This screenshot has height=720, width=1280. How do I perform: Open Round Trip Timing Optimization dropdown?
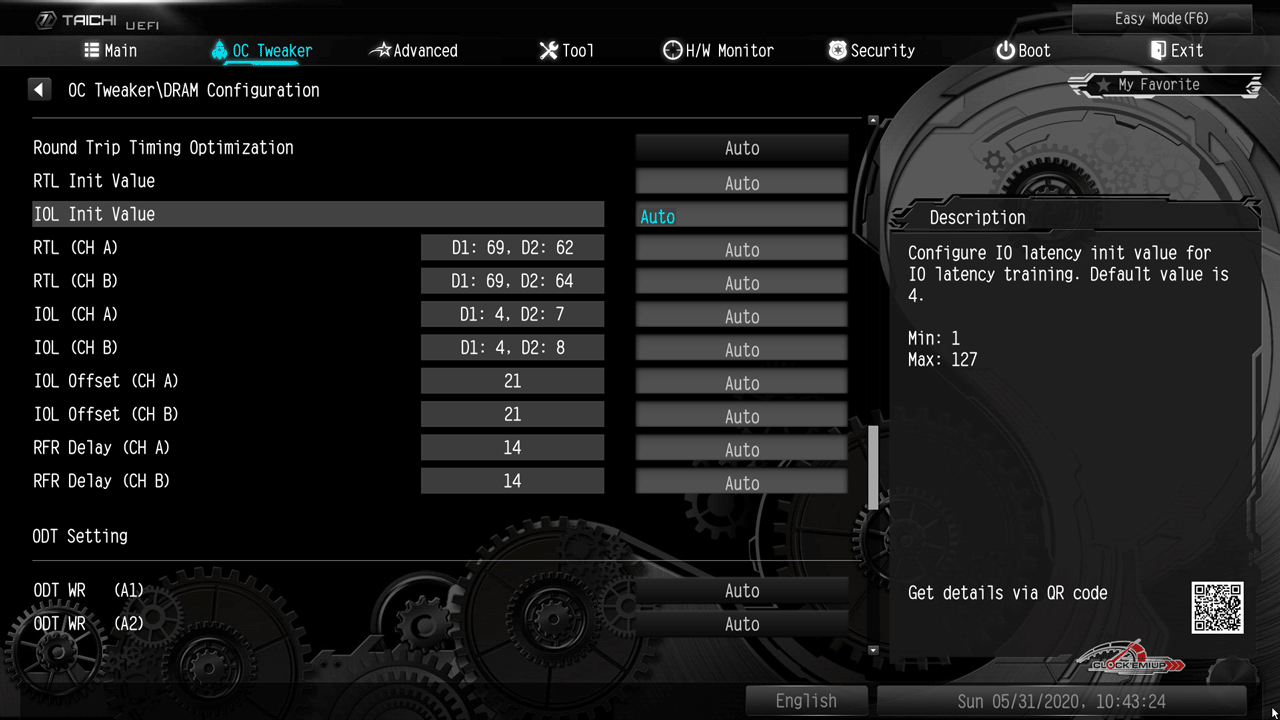(x=741, y=148)
